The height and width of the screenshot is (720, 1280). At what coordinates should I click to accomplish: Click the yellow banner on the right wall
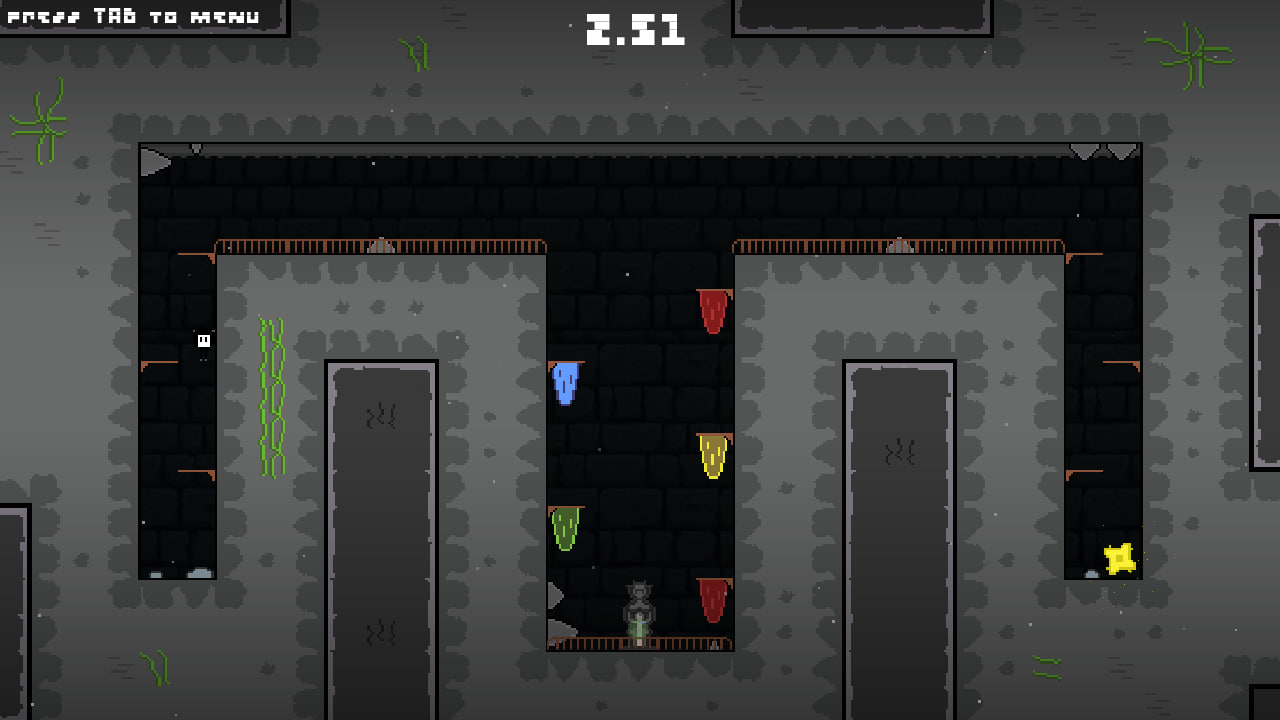click(x=713, y=456)
